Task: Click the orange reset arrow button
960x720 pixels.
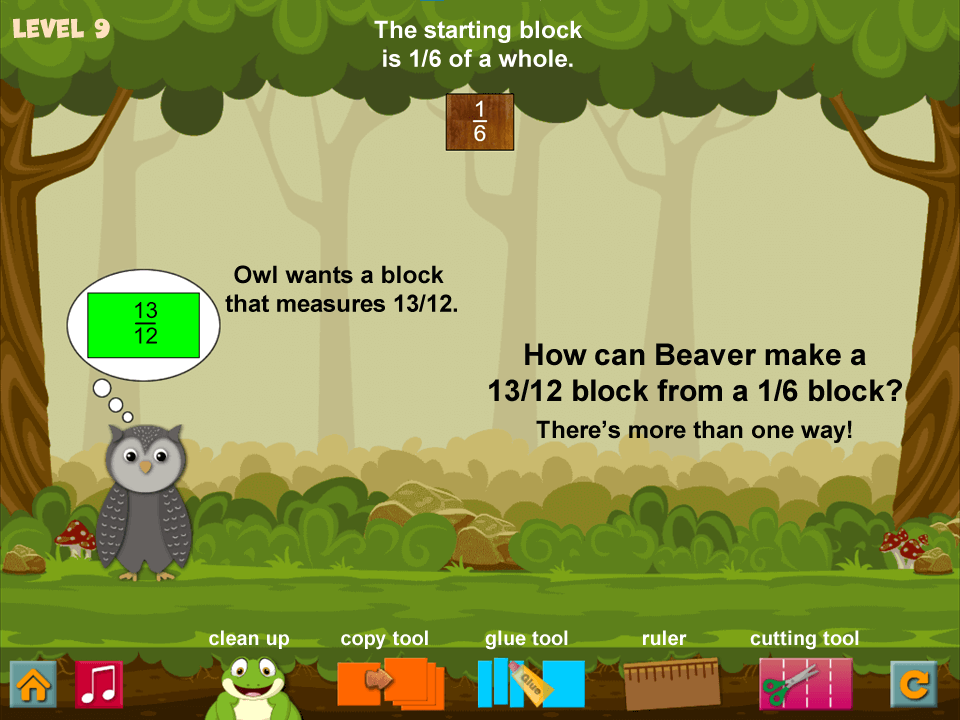Action: tap(914, 685)
